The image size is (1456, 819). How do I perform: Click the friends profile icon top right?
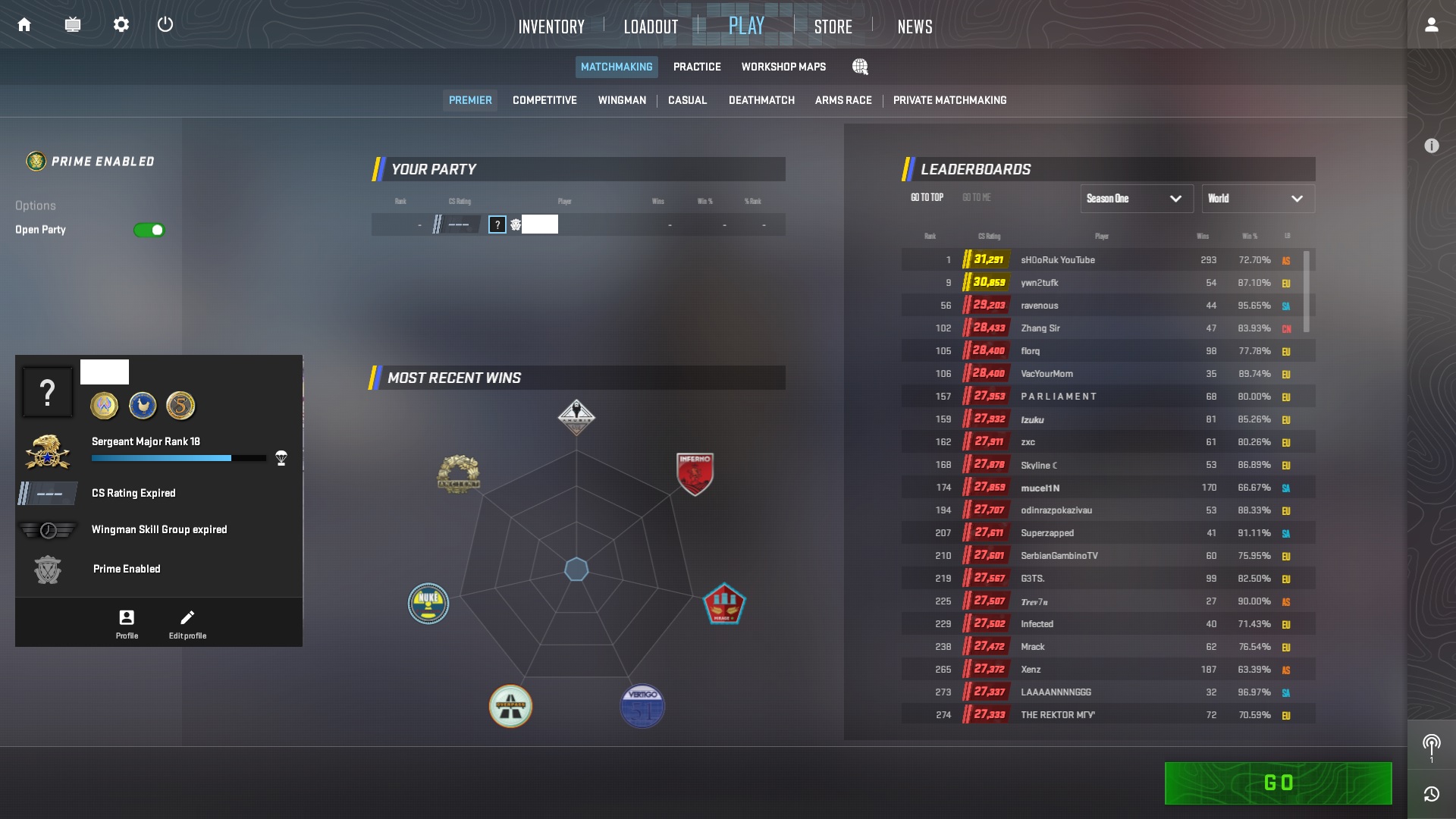[x=1432, y=24]
